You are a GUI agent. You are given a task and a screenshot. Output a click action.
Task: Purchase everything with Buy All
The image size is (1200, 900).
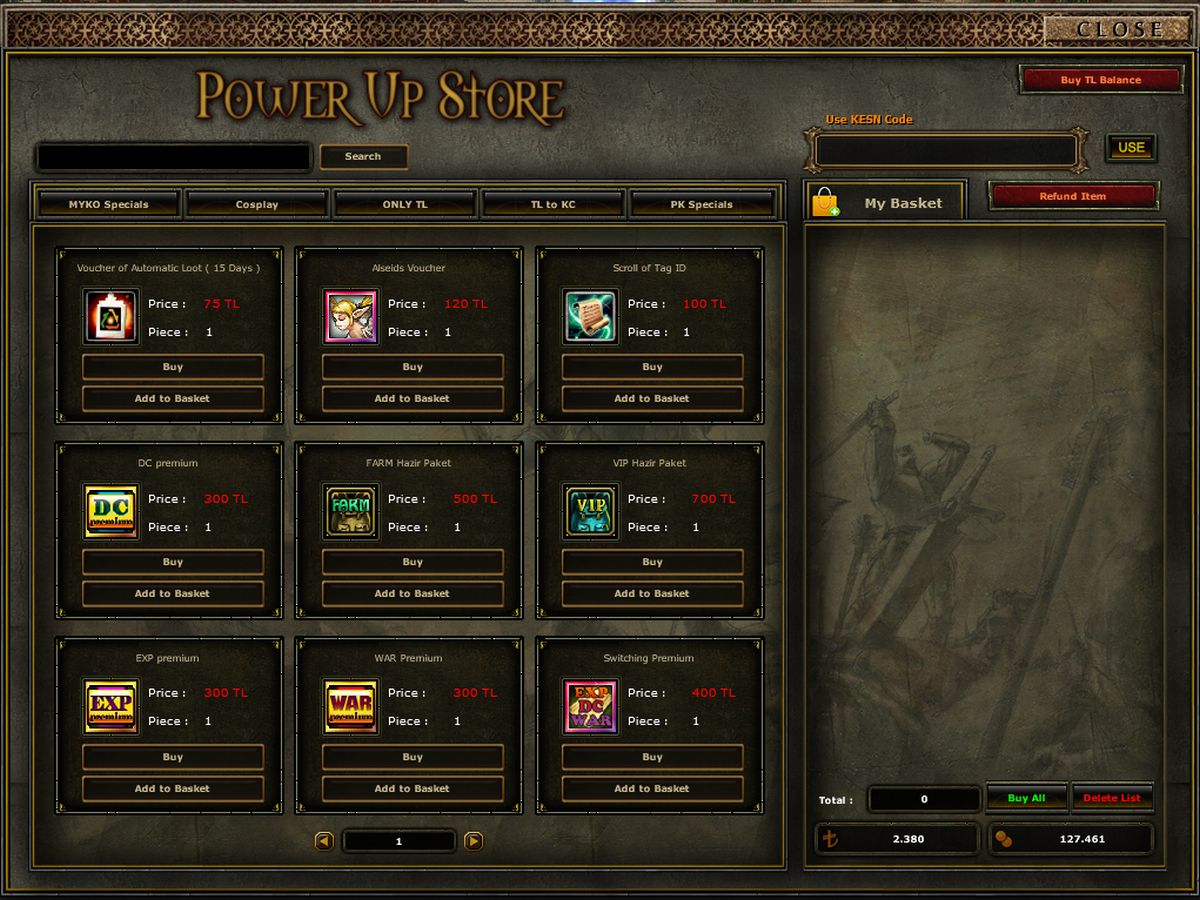(x=1026, y=798)
